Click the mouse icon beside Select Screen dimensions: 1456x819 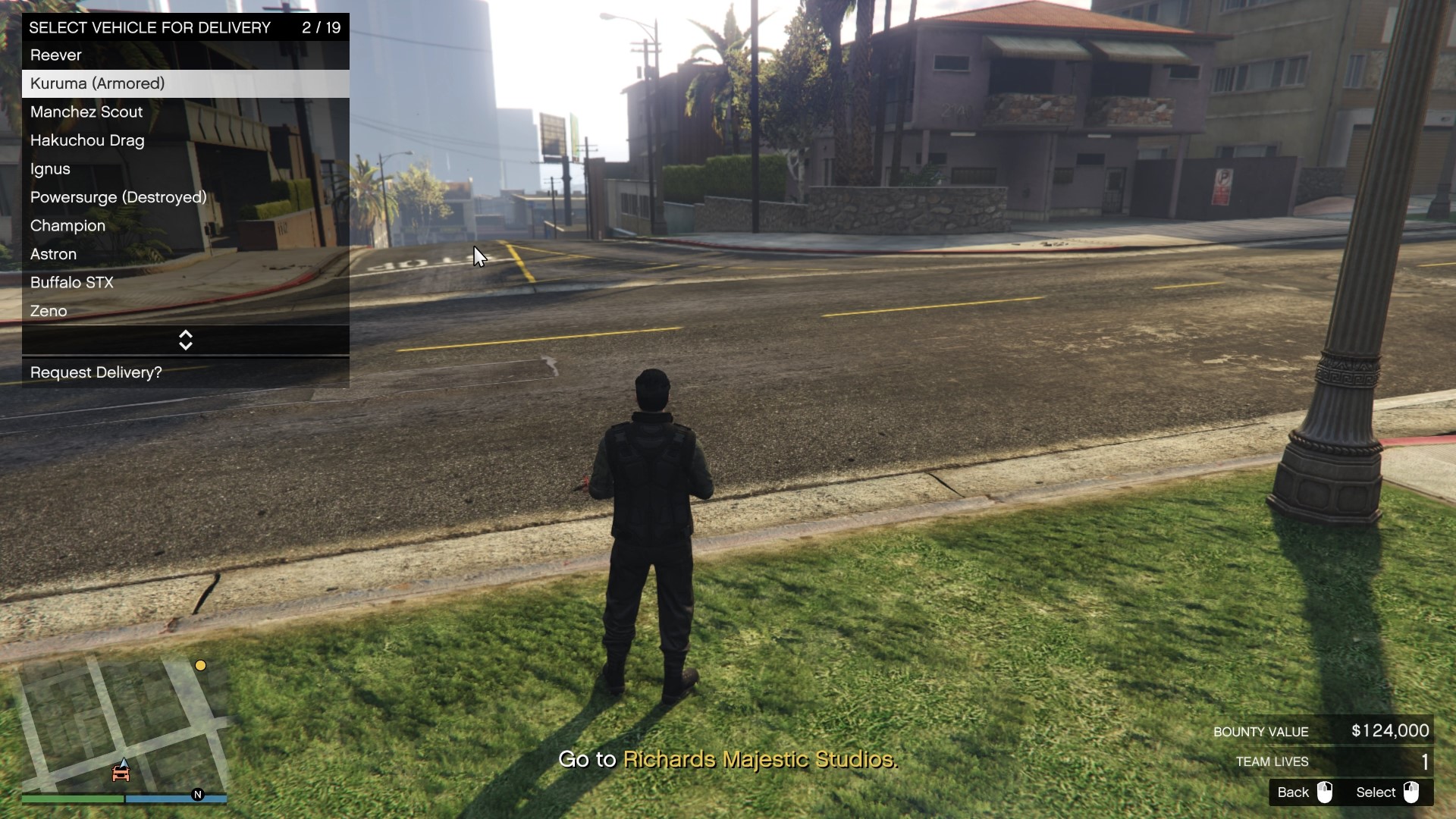[1412, 792]
